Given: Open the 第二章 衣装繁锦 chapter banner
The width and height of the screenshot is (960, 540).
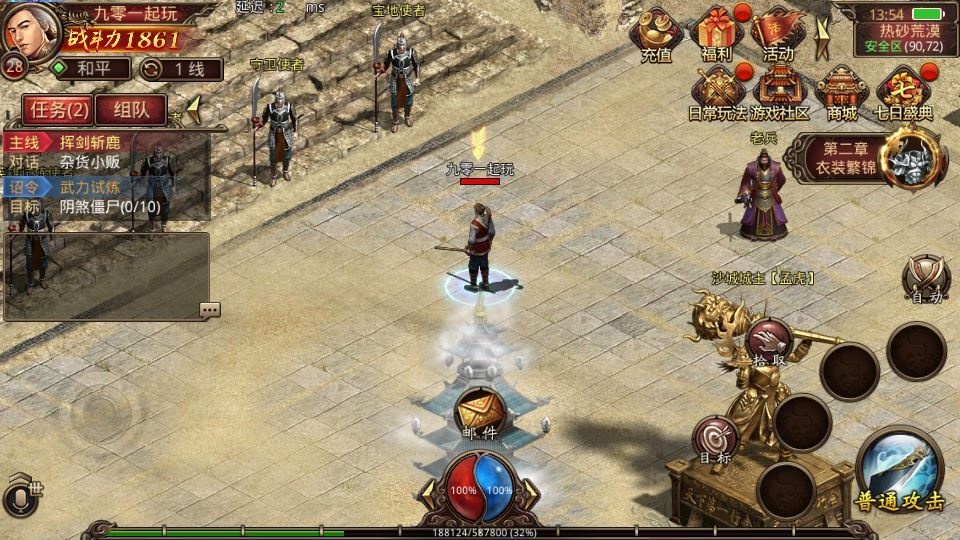Looking at the screenshot, I should [x=866, y=156].
